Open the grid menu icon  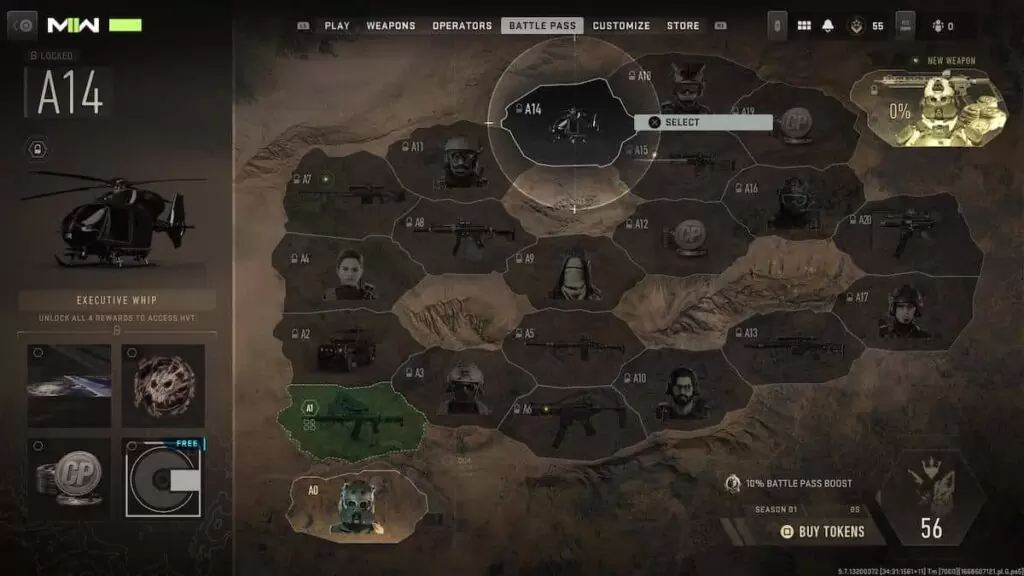[803, 26]
